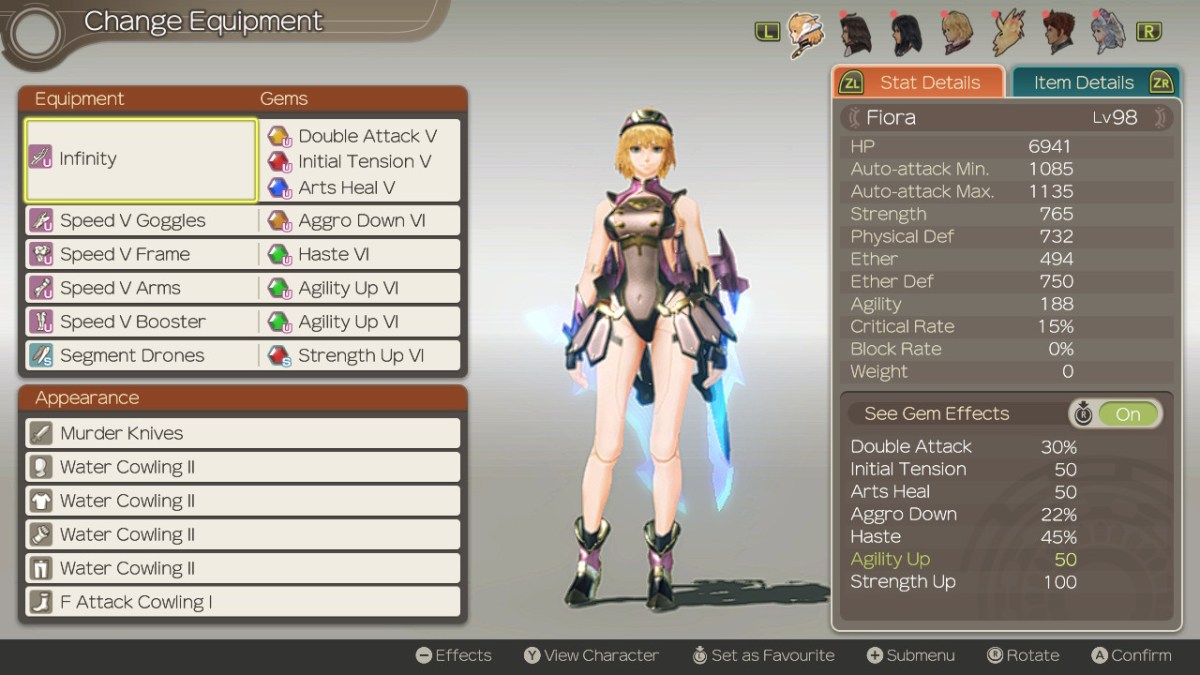This screenshot has height=675, width=1200.
Task: Select the Strength Up VI gem slot
Action: point(360,356)
